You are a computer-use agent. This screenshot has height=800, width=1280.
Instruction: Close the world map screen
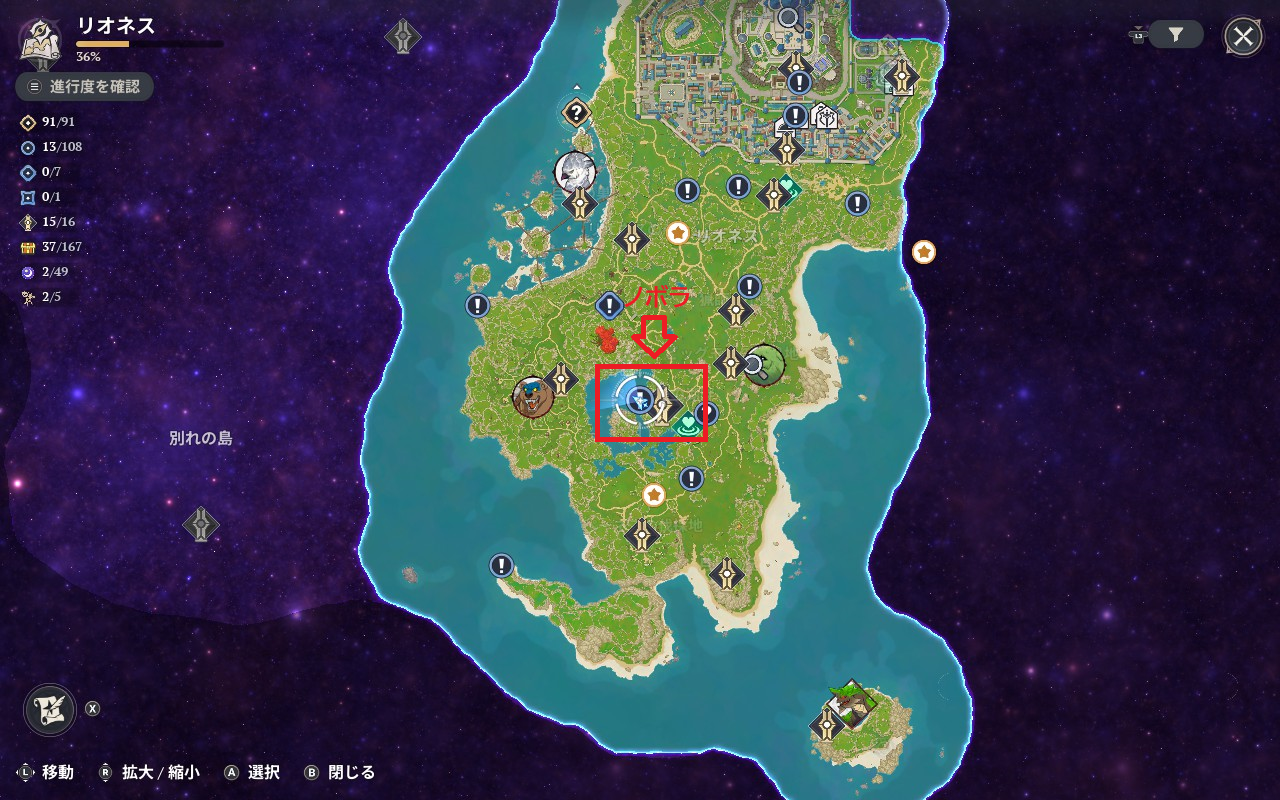coord(1243,38)
